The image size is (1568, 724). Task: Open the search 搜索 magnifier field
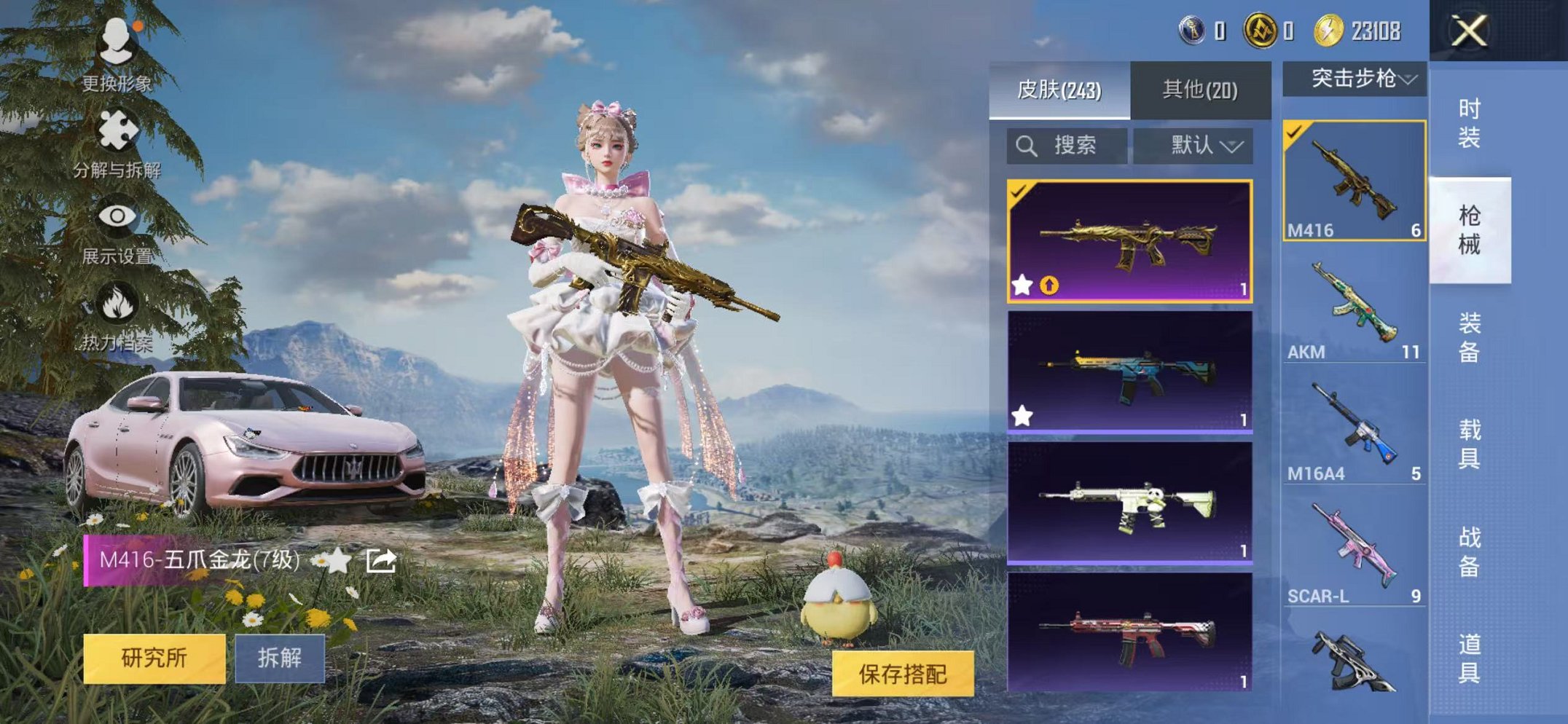click(x=1065, y=144)
